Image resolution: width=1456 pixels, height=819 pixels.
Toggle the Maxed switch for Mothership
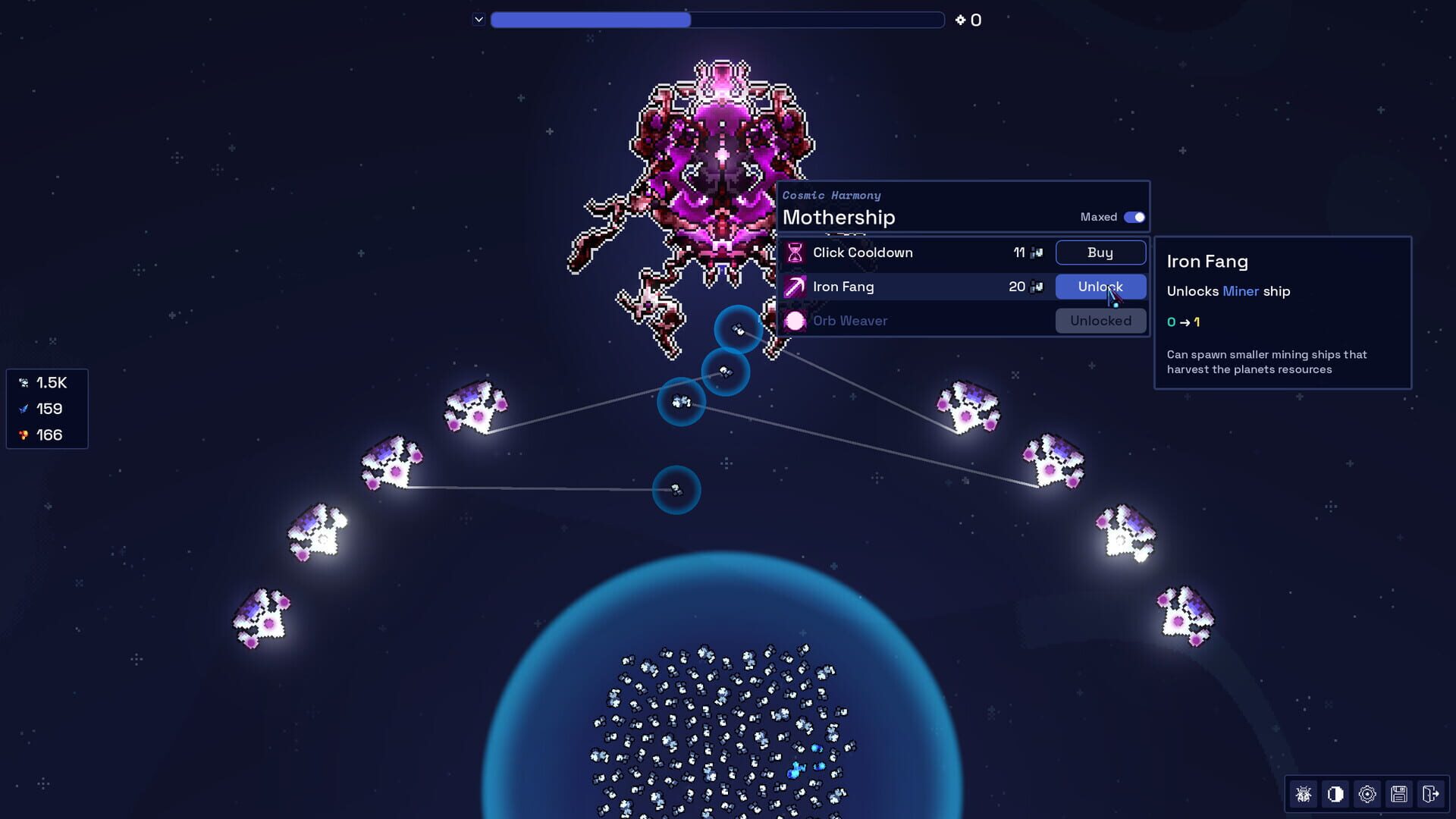[1134, 217]
